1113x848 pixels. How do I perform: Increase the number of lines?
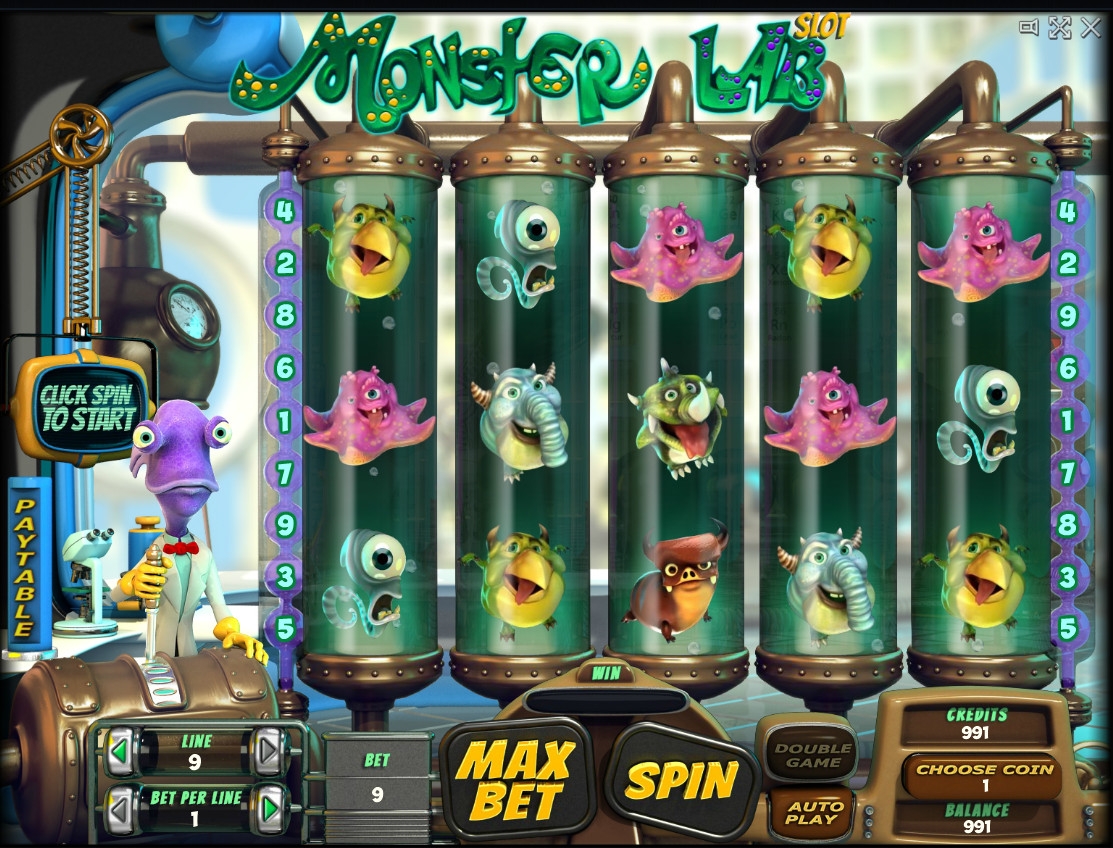[x=268, y=751]
